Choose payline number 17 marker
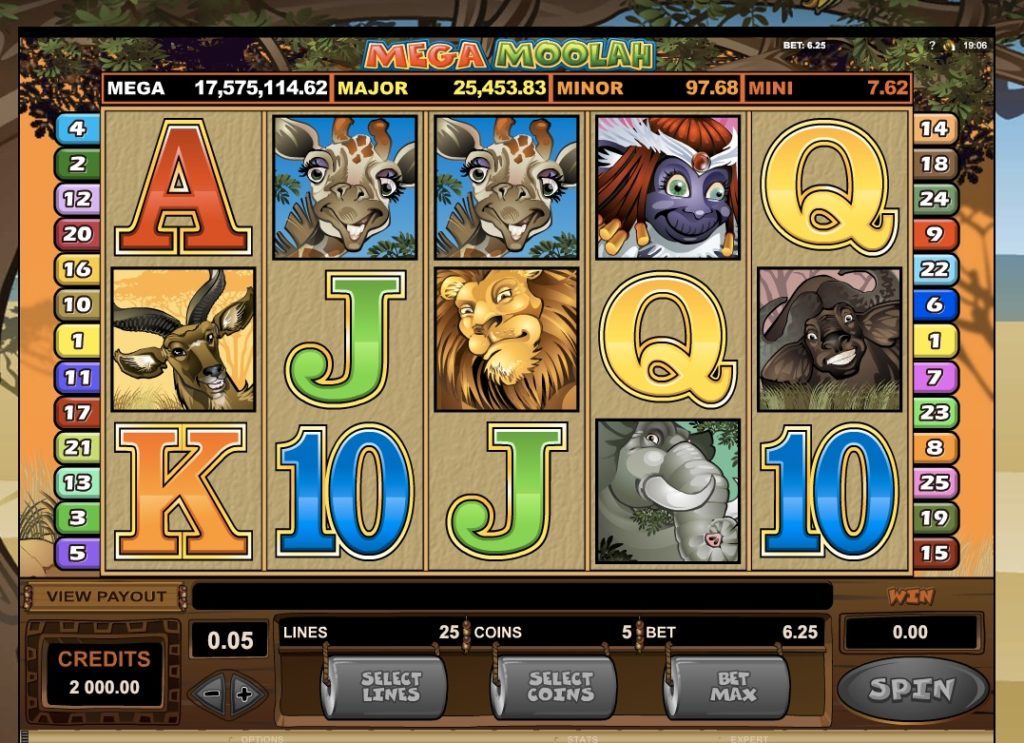 (78, 411)
